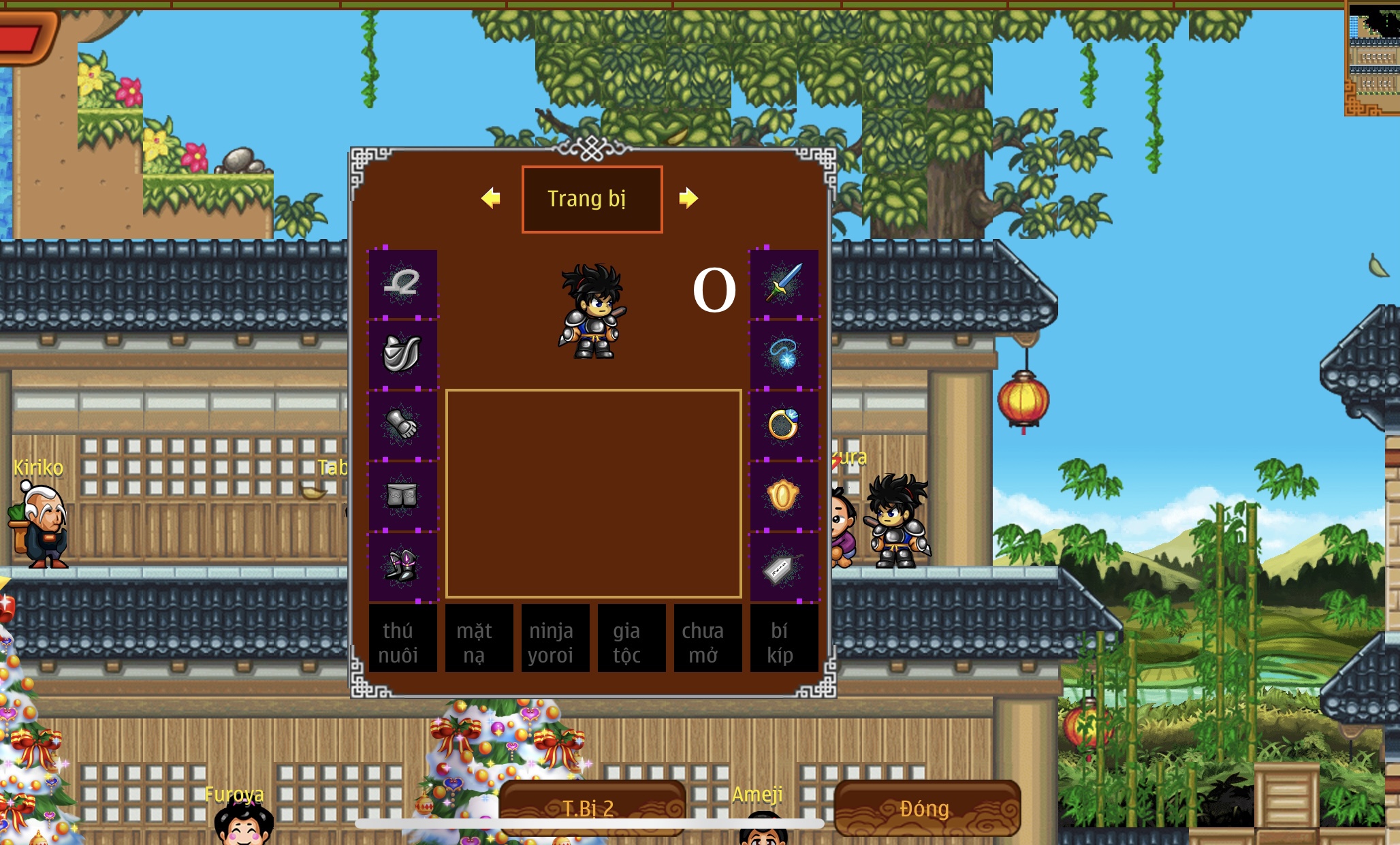The image size is (1400, 845).
Task: Go to next panel with right arrow
Action: pos(688,198)
